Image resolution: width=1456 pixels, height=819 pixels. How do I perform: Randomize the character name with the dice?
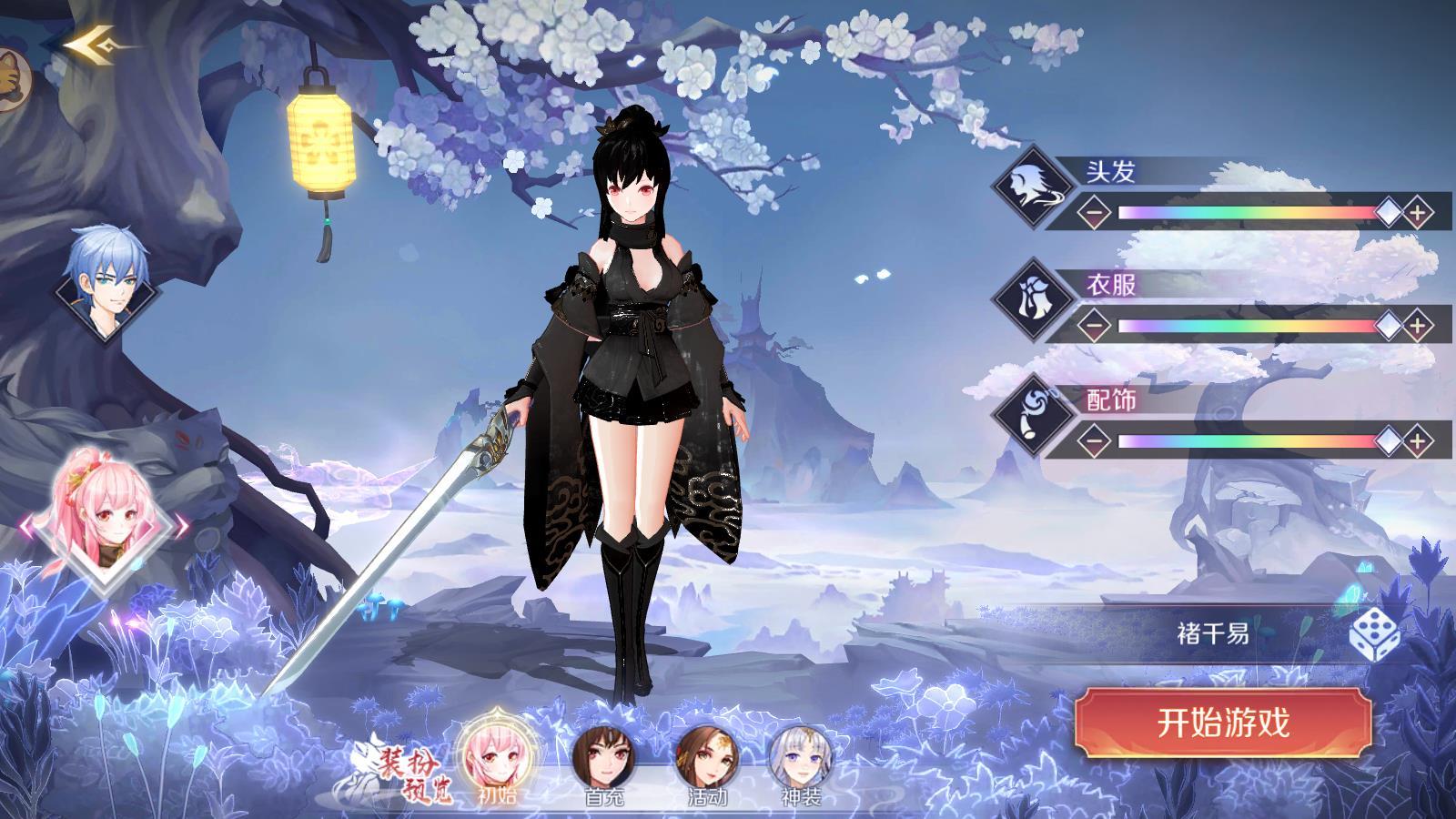pyautogui.click(x=1374, y=634)
